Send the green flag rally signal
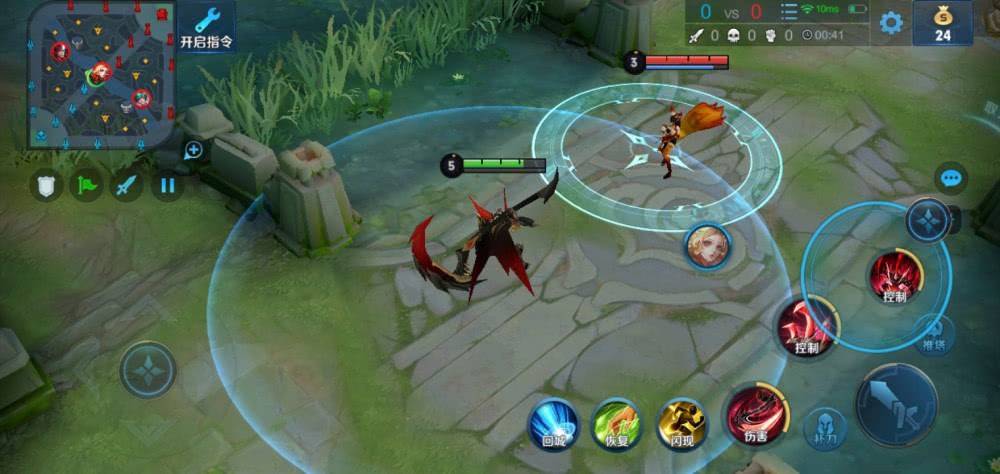1000x474 pixels. tap(86, 185)
